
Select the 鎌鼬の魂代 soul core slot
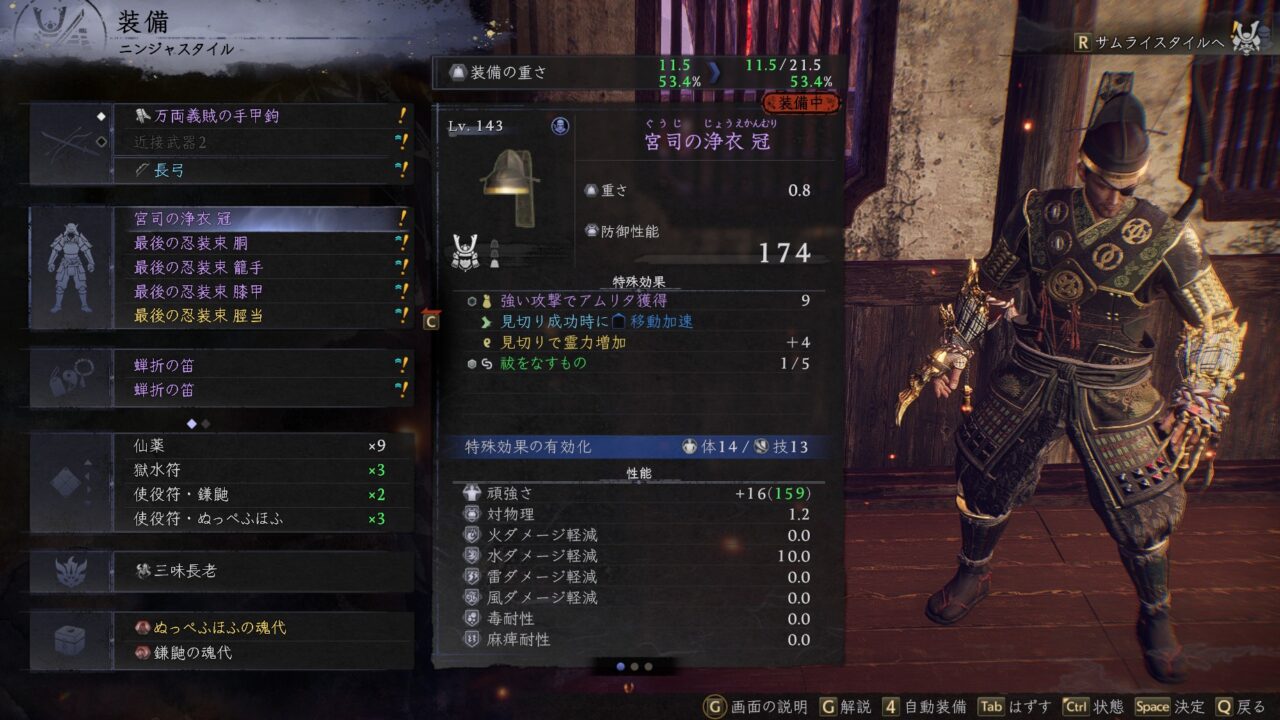pyautogui.click(x=260, y=653)
